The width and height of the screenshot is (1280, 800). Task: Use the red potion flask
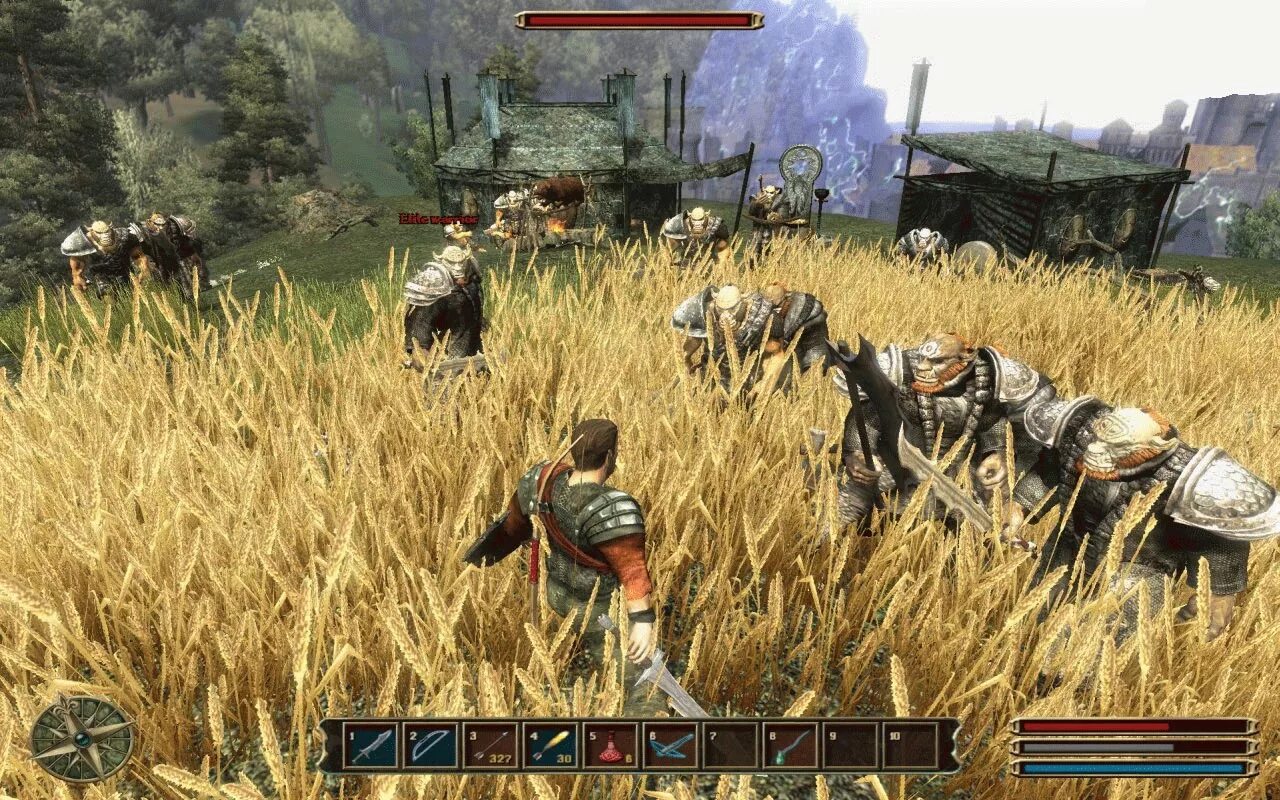coord(610,746)
